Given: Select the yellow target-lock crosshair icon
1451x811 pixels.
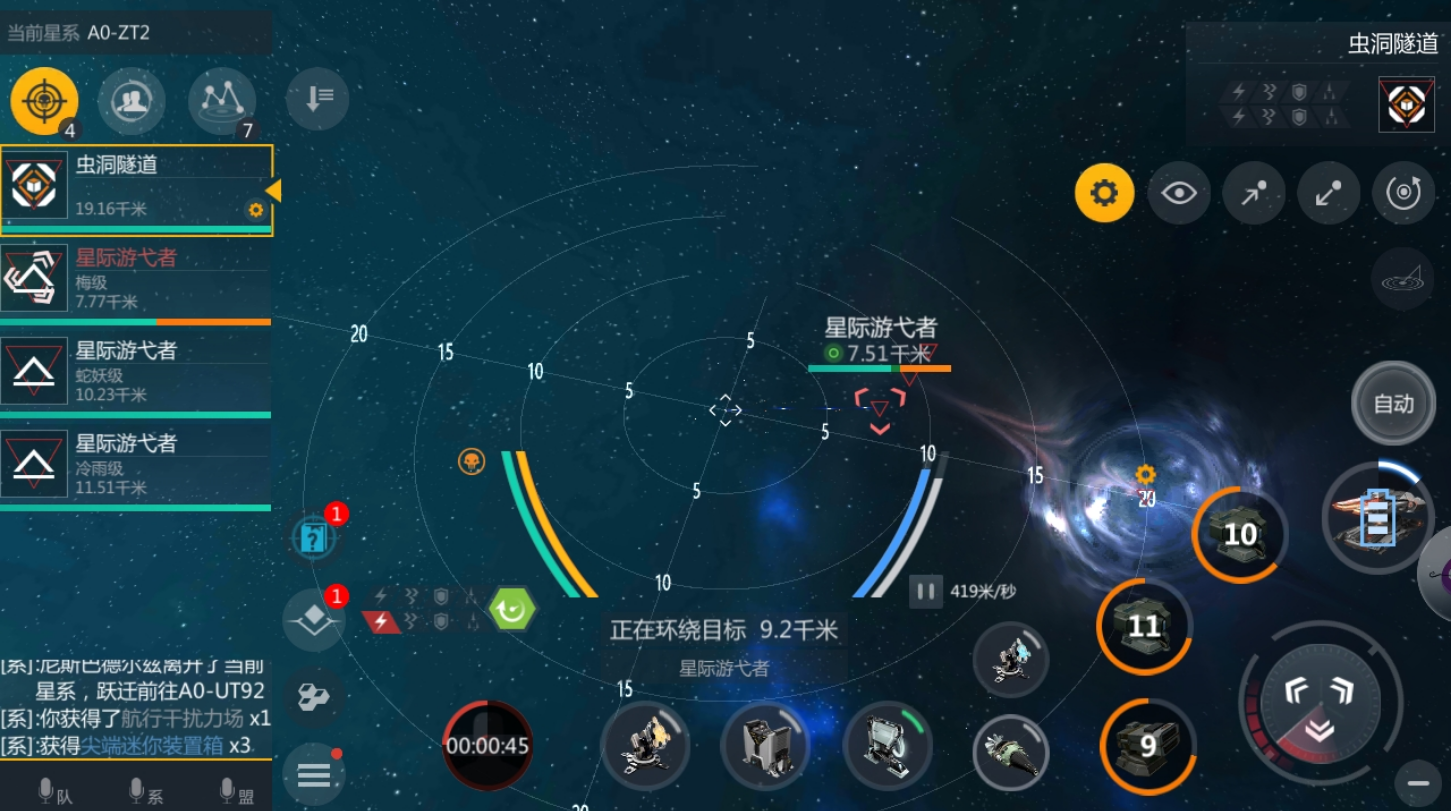Looking at the screenshot, I should [42, 101].
